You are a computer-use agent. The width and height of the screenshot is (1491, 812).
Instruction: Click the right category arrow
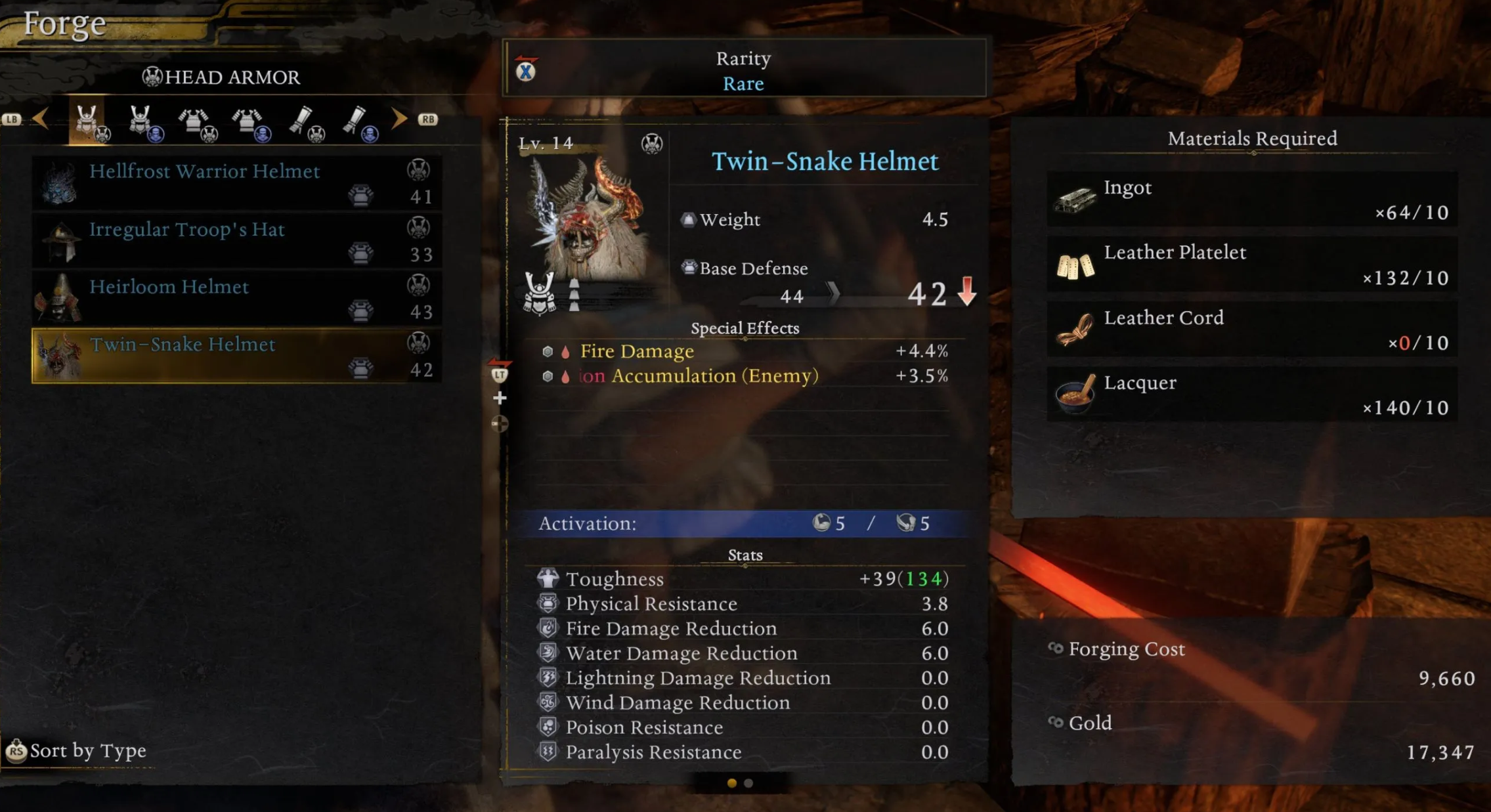399,119
